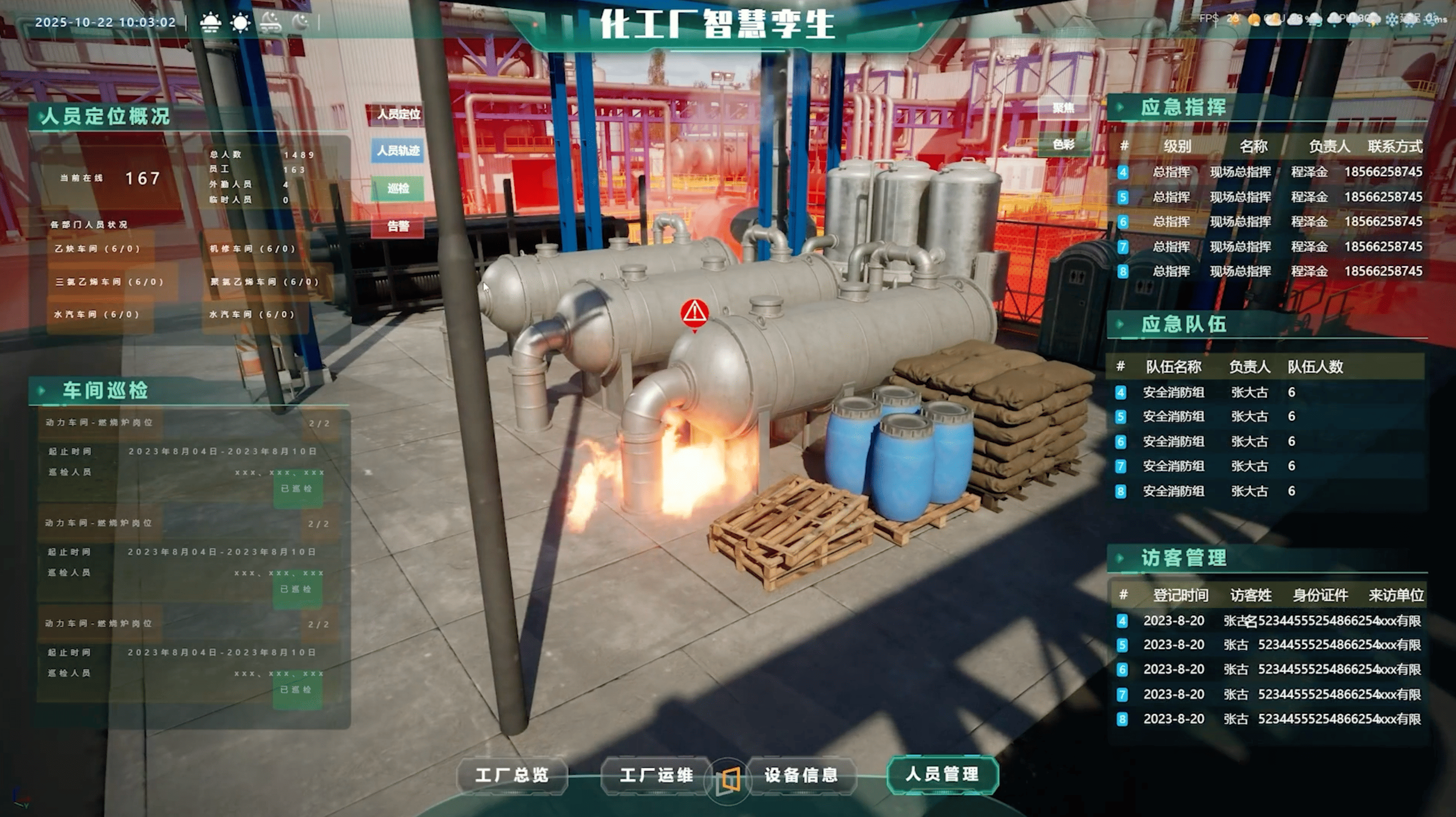Choose the green 巡检 inspection button
This screenshot has width=1456, height=817.
(398, 188)
